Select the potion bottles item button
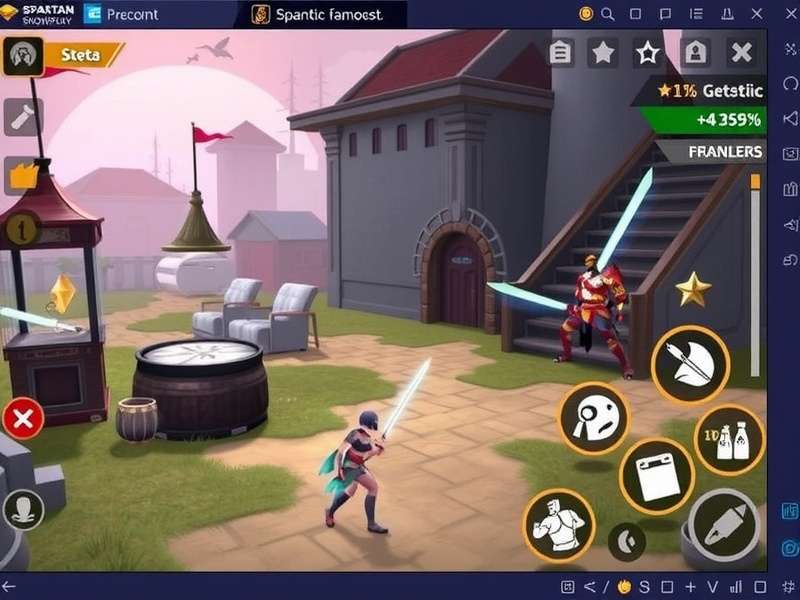The image size is (800, 600). tap(729, 440)
